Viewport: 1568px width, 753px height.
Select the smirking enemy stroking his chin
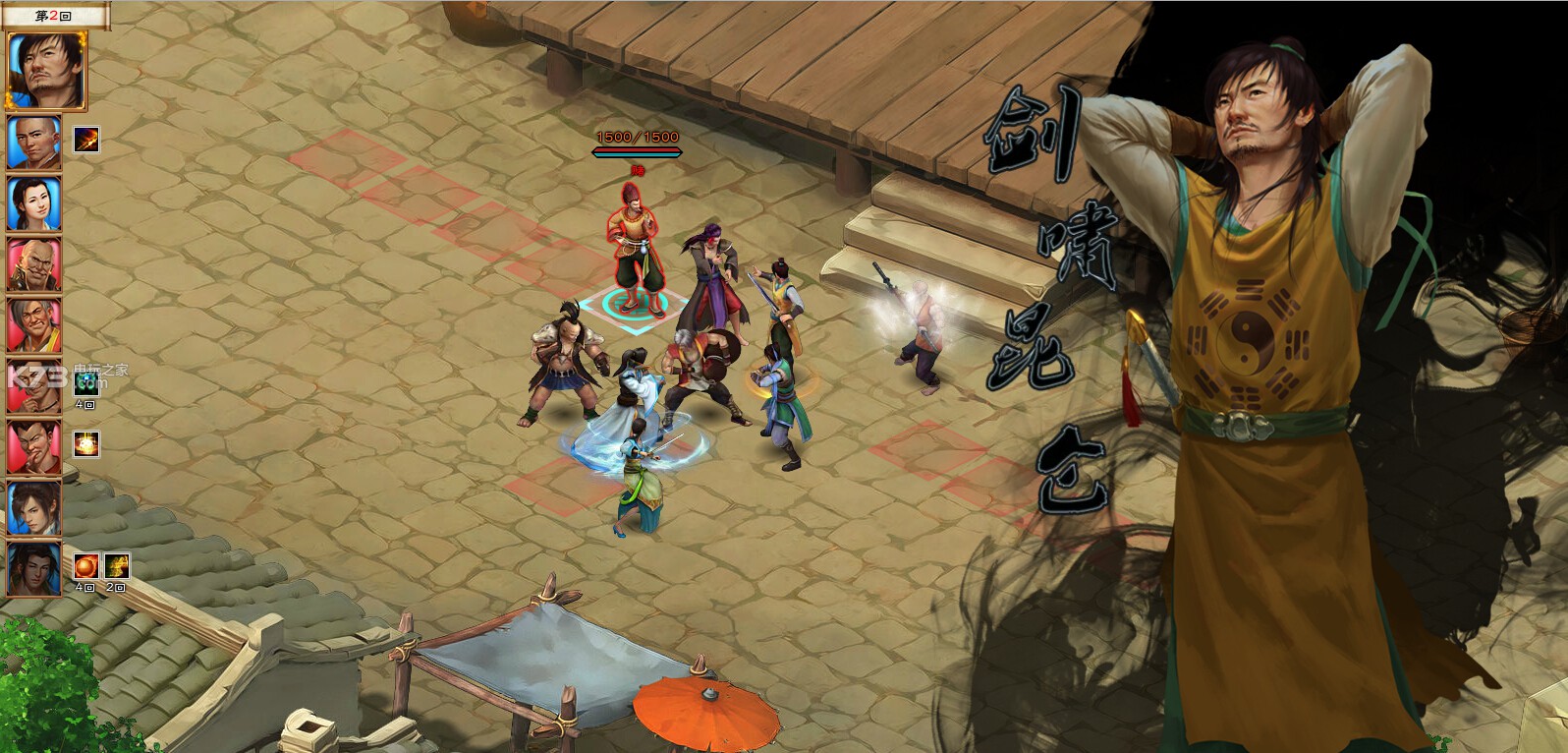[34, 447]
